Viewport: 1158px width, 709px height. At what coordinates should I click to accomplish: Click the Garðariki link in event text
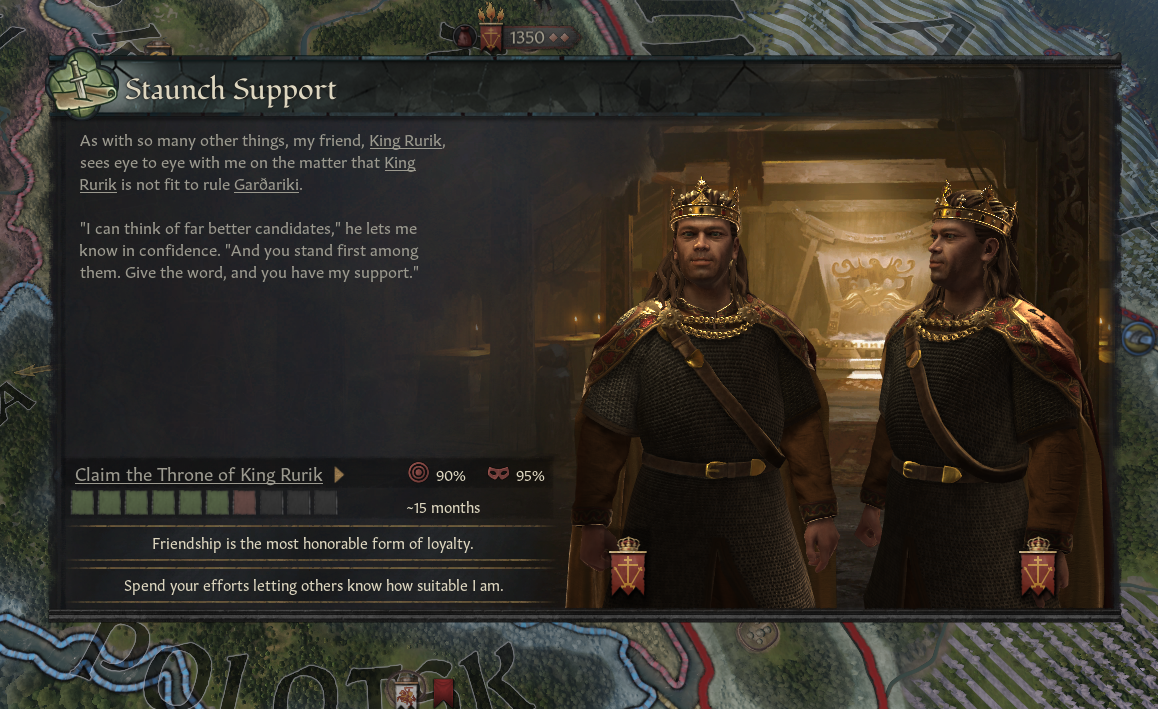pyautogui.click(x=266, y=185)
